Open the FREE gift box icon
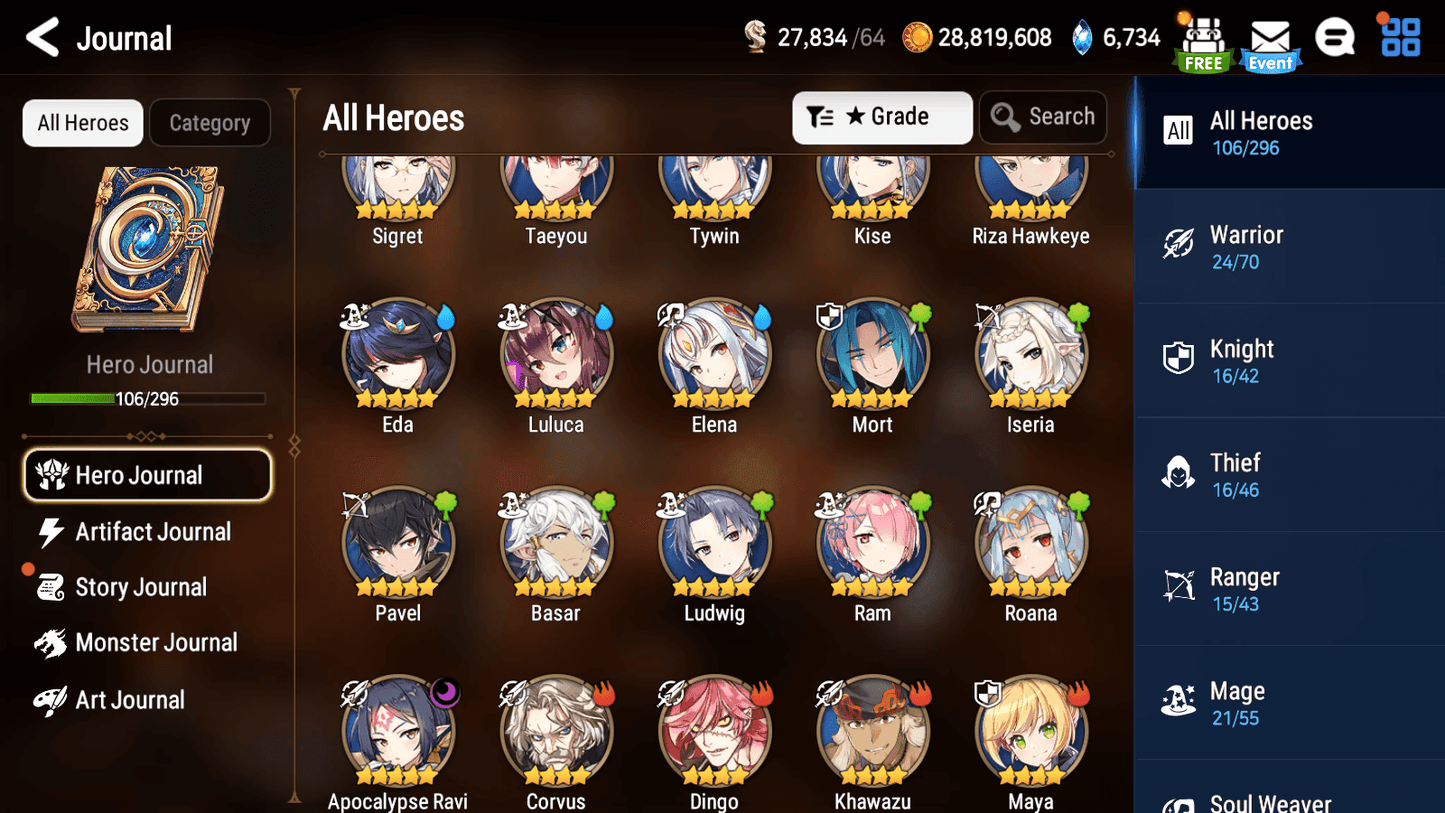Image resolution: width=1445 pixels, height=813 pixels. click(x=1202, y=38)
